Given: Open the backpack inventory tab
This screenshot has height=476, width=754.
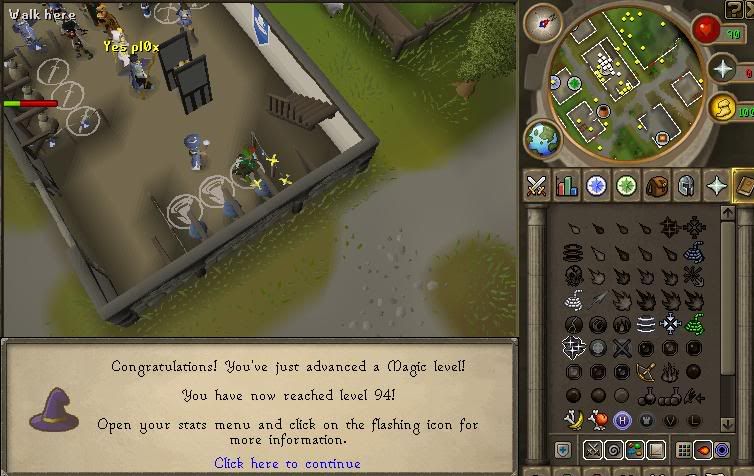Looking at the screenshot, I should click(x=657, y=185).
